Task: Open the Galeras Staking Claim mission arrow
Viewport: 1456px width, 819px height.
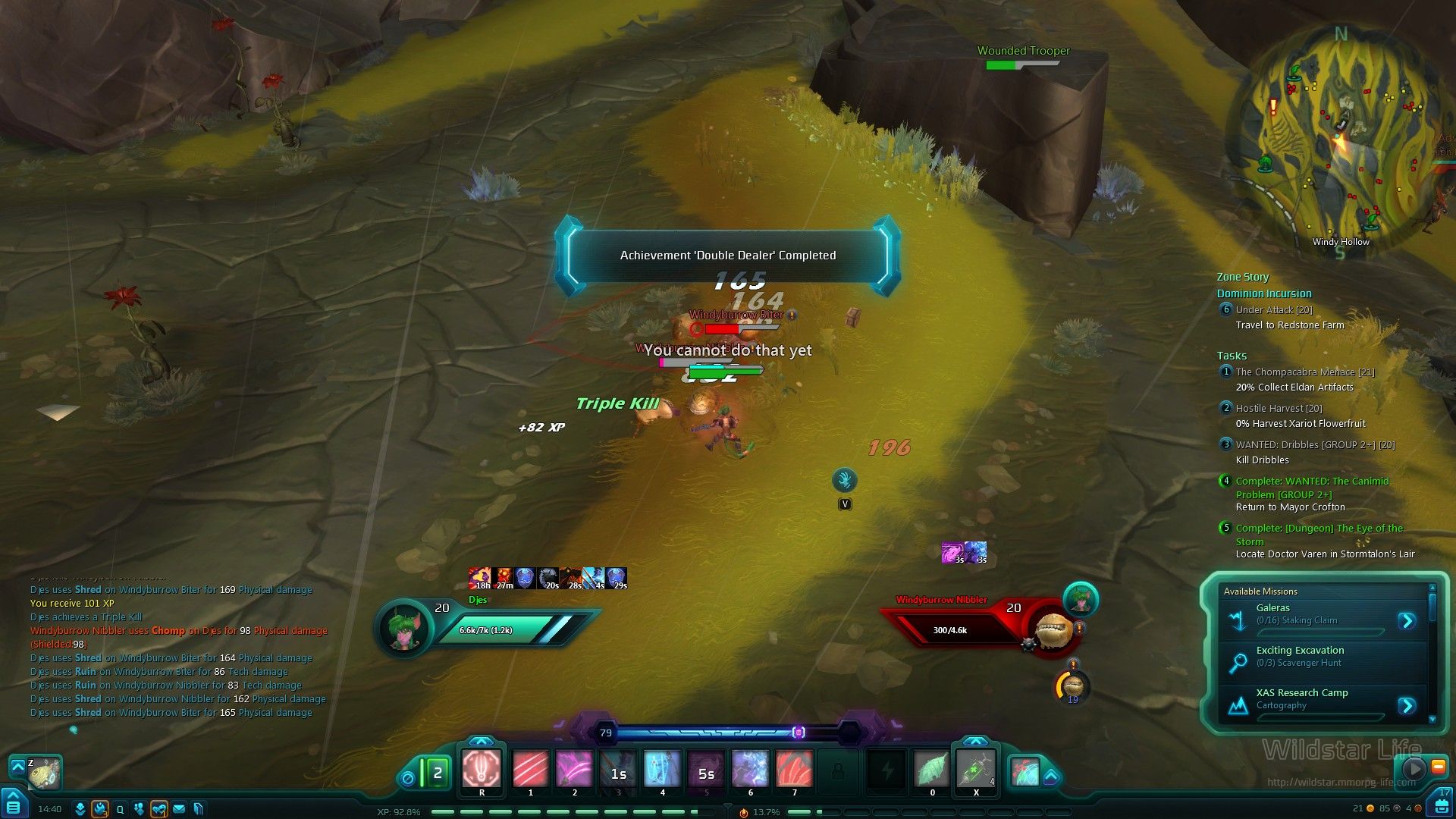Action: tap(1407, 621)
